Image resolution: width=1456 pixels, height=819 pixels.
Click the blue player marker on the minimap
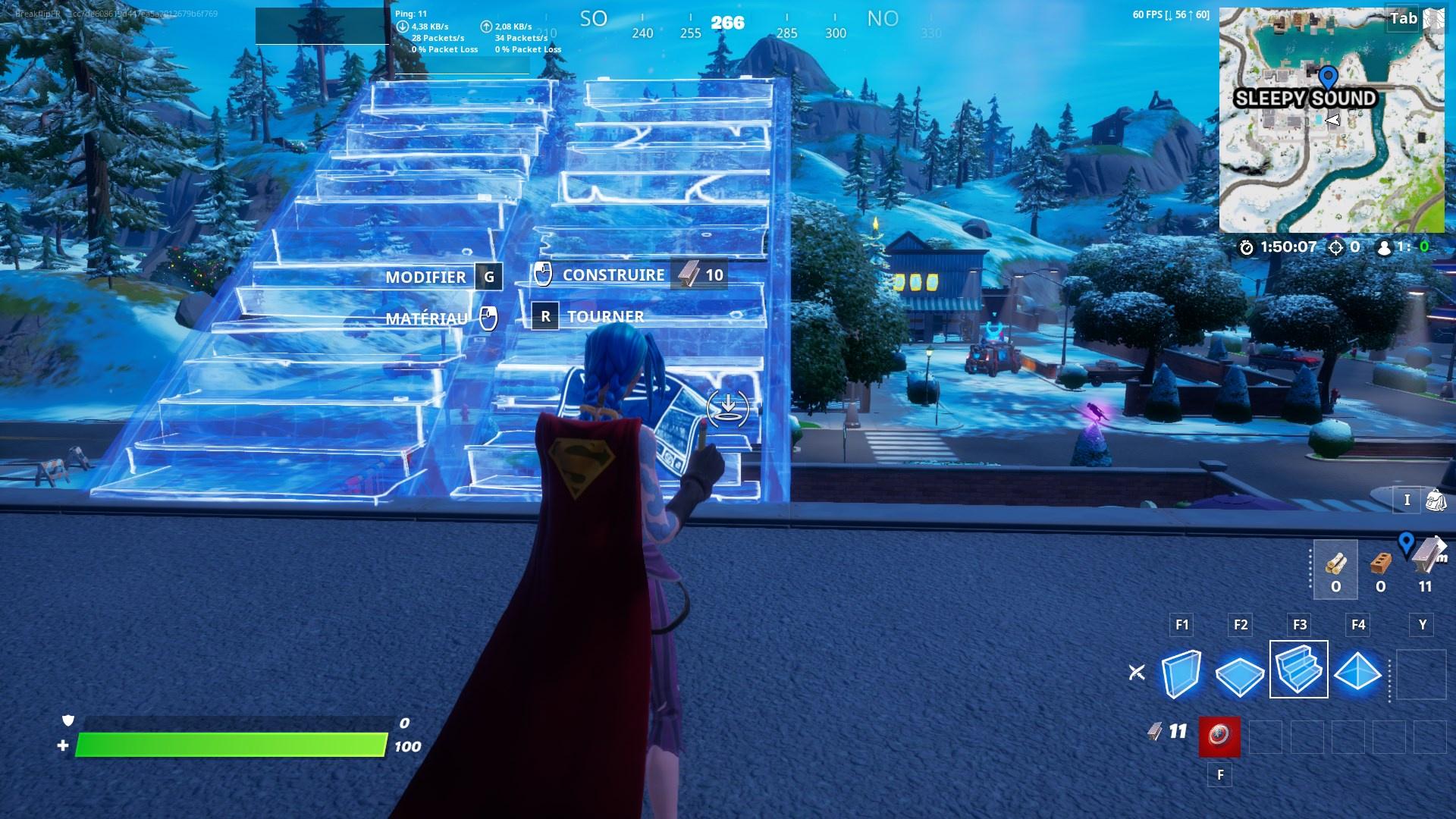(1327, 76)
